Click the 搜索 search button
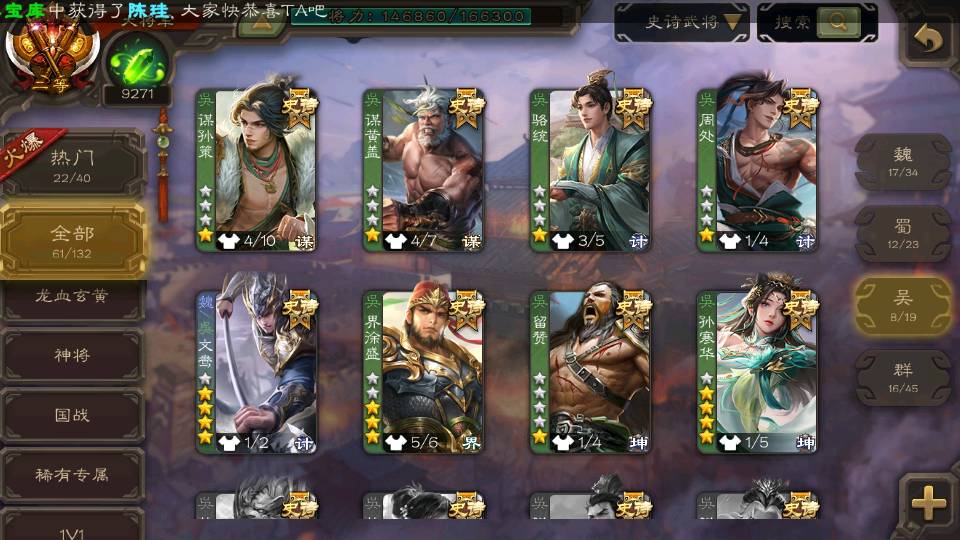960x540 pixels. [x=817, y=22]
